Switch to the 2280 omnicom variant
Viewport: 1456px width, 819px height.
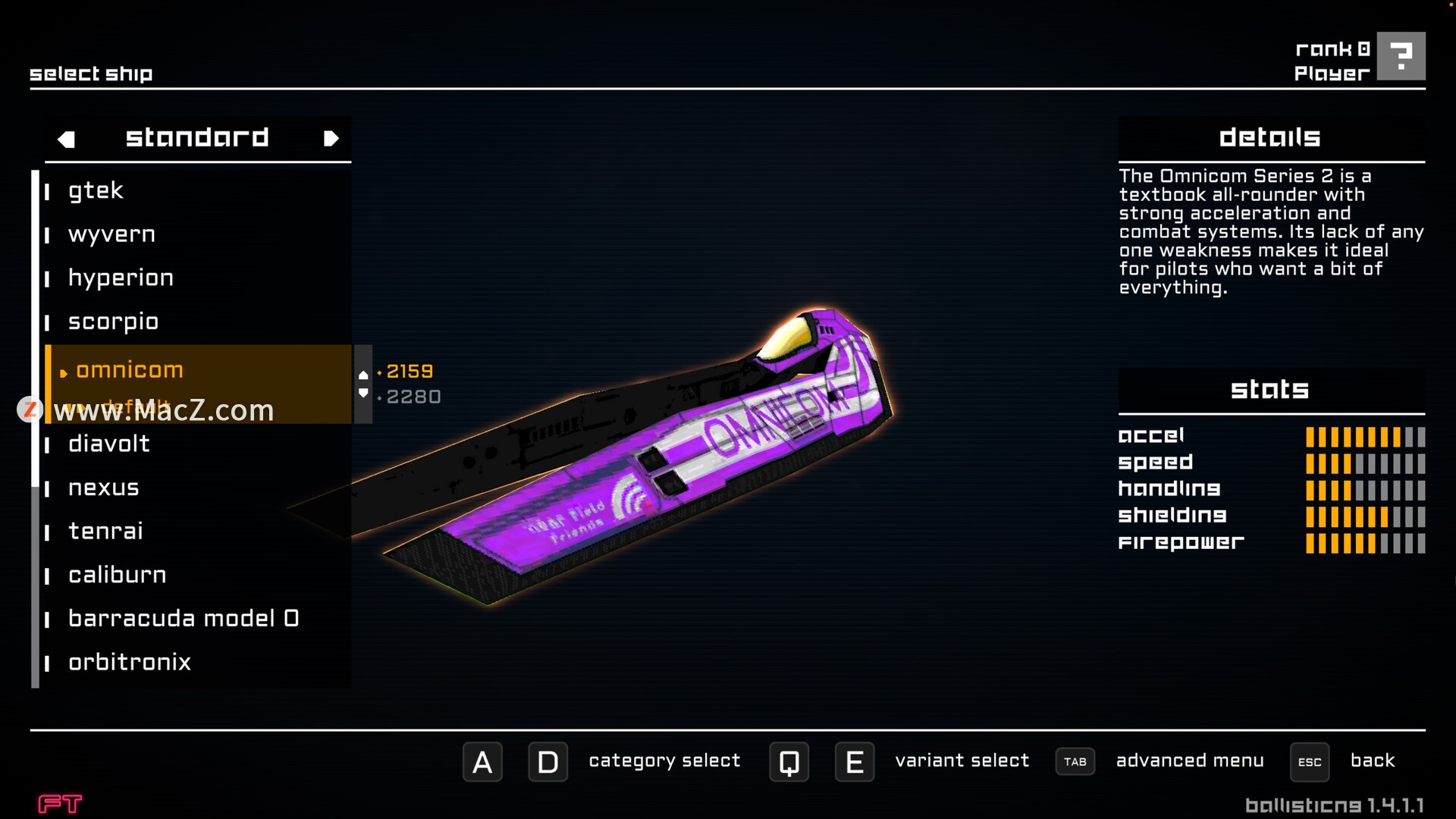tap(413, 397)
